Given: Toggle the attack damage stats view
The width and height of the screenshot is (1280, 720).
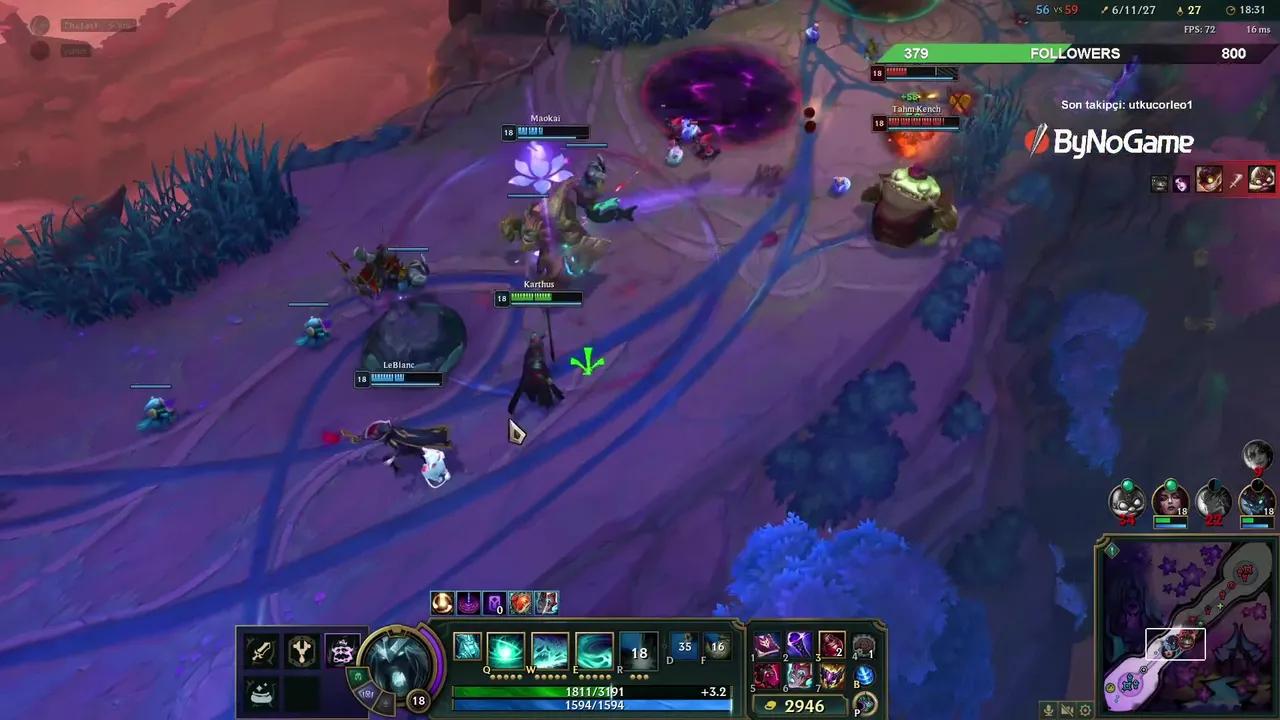Looking at the screenshot, I should coord(260,649).
